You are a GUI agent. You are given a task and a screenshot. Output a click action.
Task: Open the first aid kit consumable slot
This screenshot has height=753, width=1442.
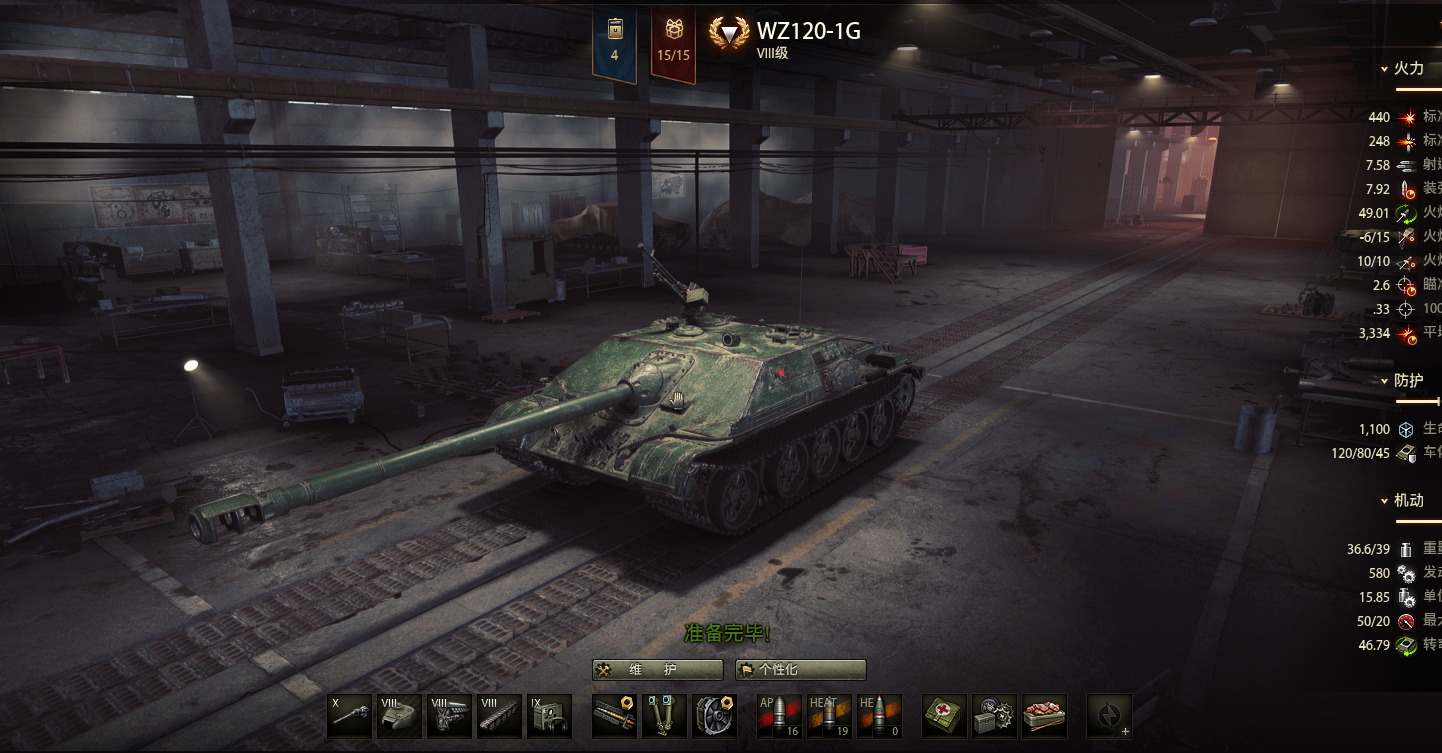[x=944, y=716]
